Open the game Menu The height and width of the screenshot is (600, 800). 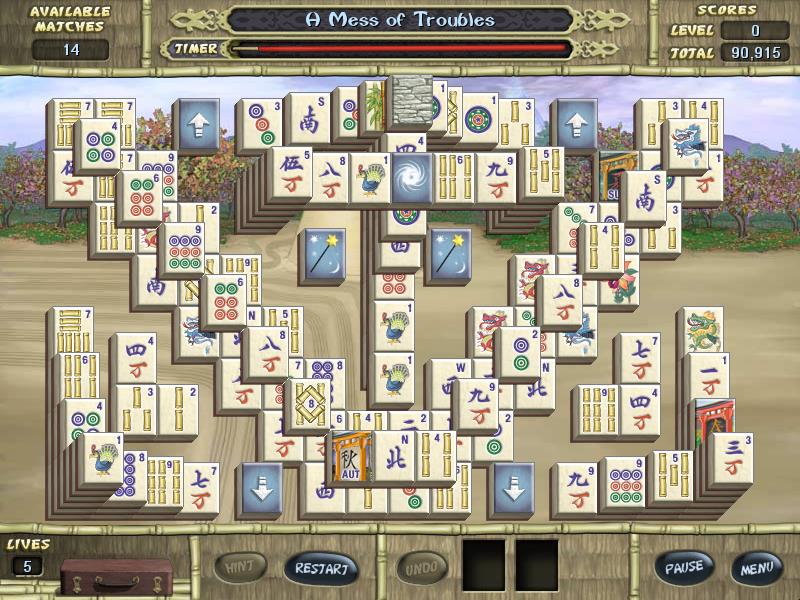point(756,567)
